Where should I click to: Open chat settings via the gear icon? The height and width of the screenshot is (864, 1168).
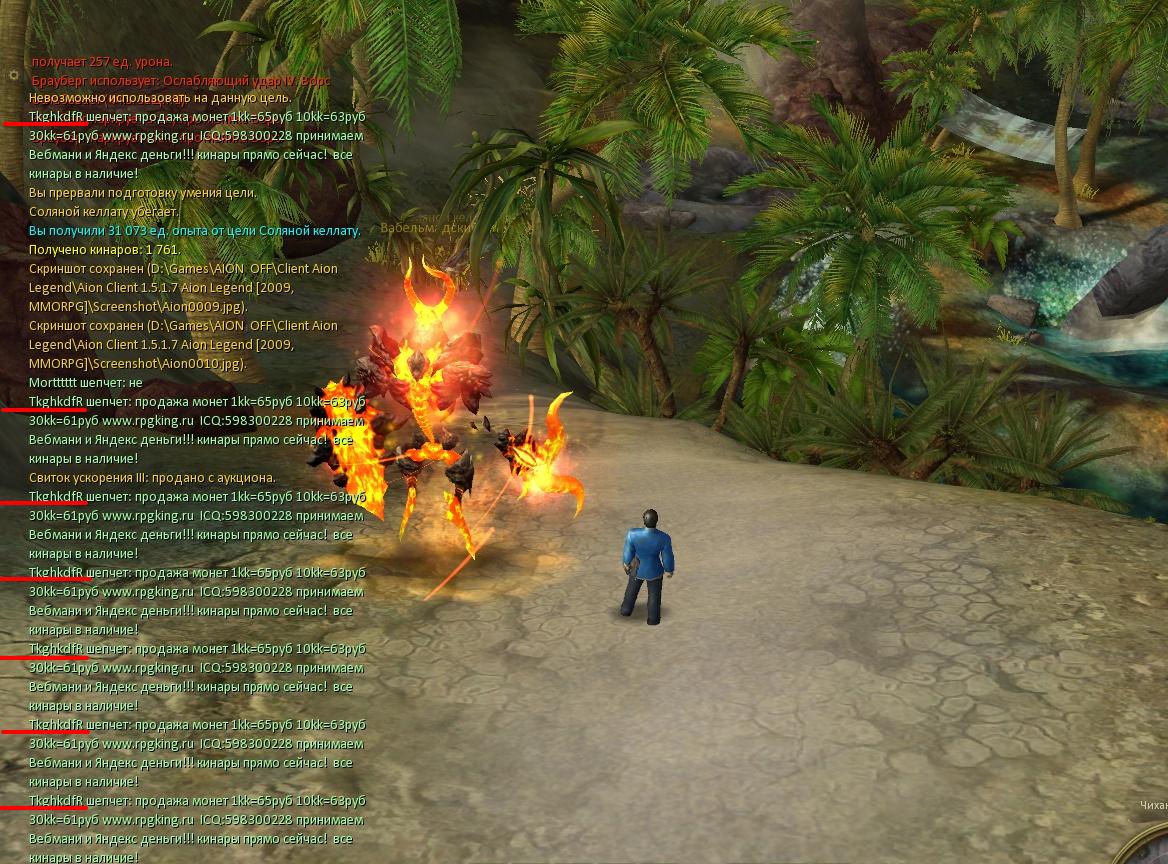pos(13,75)
